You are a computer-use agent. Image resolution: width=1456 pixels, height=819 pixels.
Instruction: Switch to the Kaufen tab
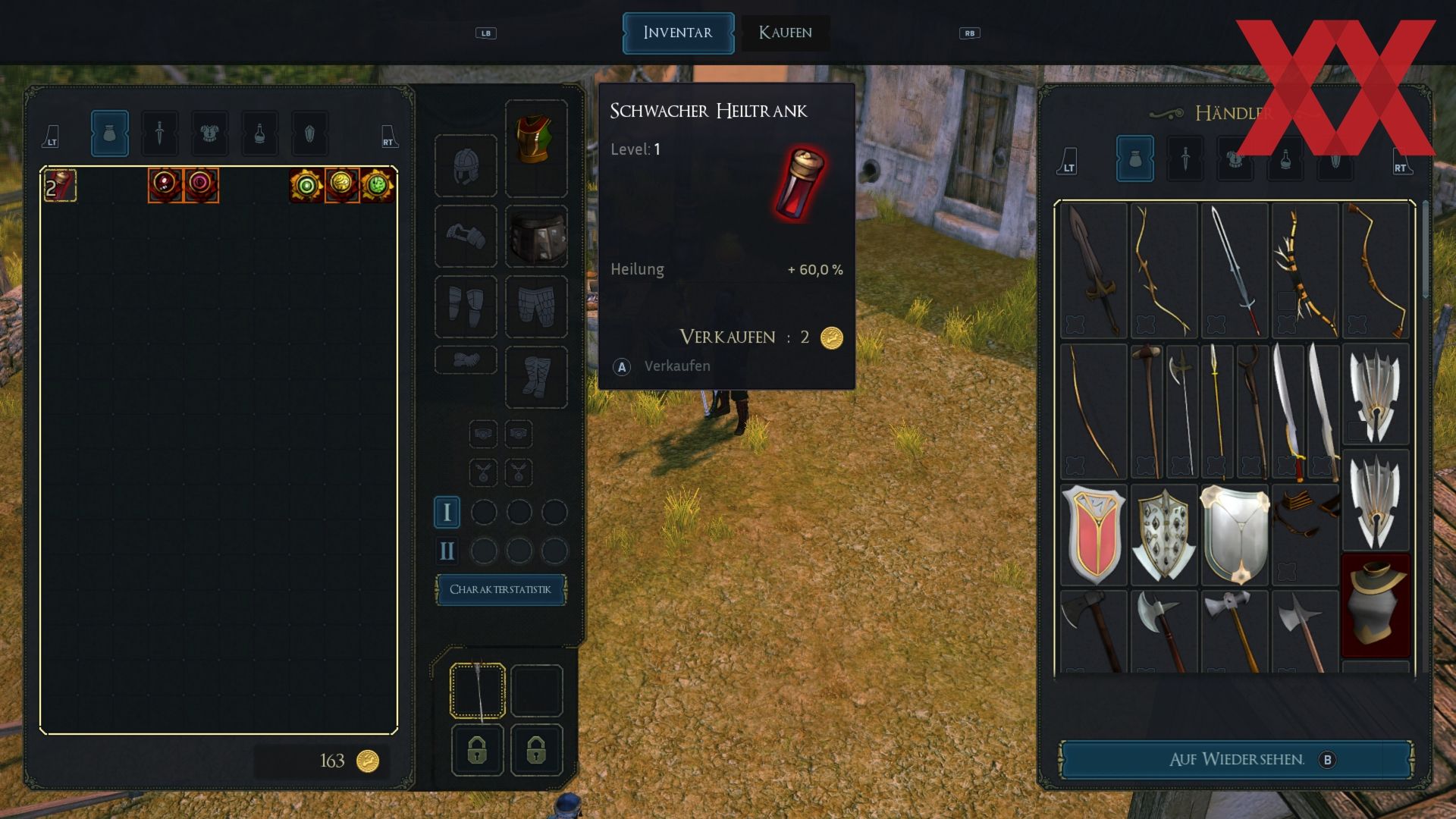click(785, 33)
